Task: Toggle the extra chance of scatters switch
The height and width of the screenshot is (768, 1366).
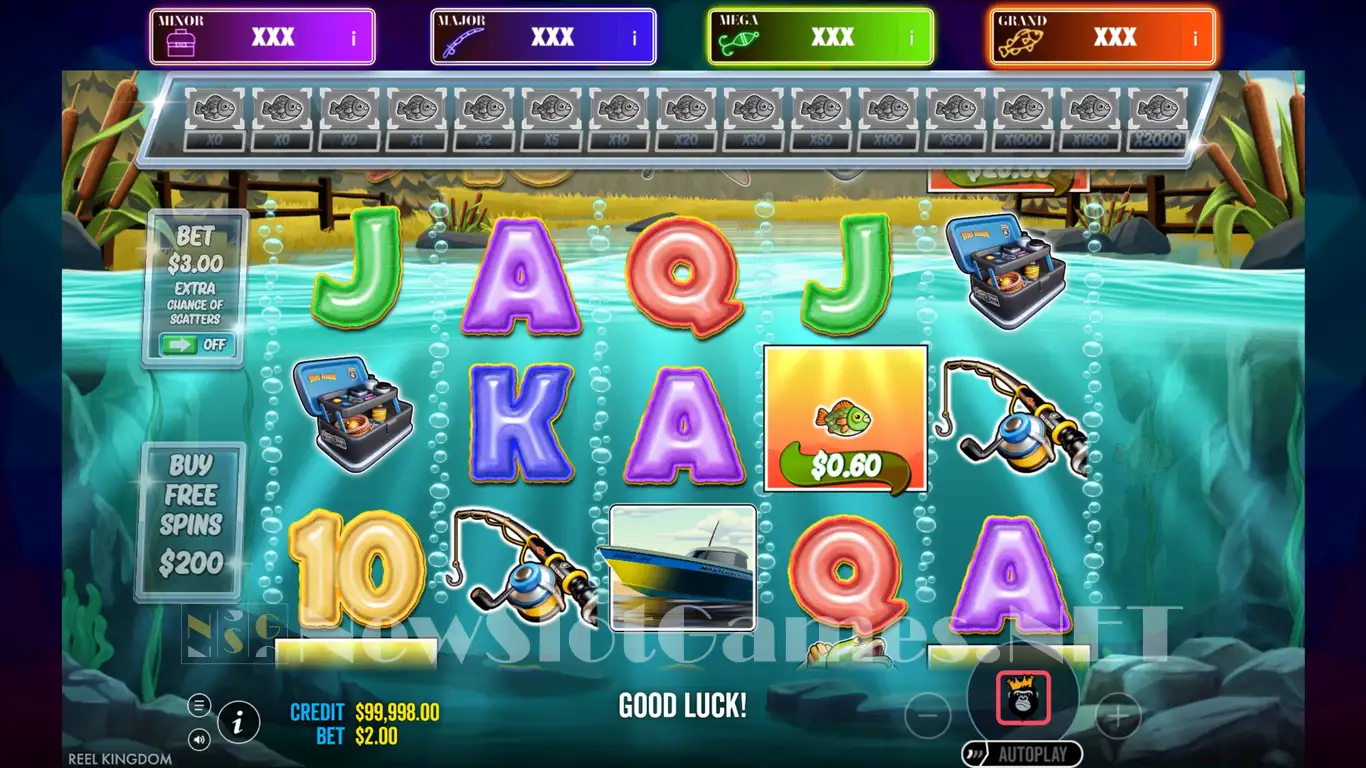Action: 196,345
